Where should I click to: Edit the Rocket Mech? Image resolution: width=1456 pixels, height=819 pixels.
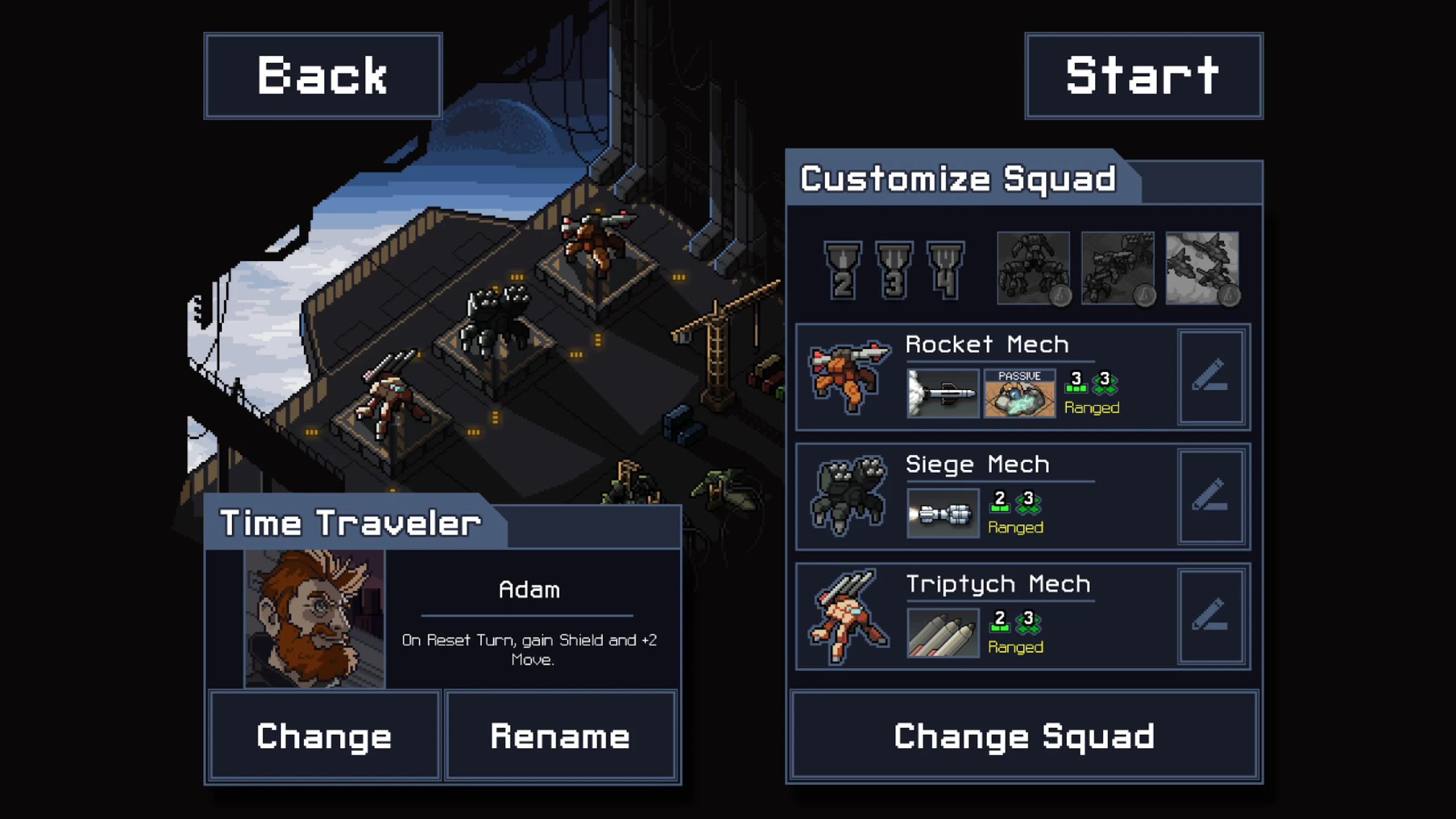pyautogui.click(x=1211, y=377)
